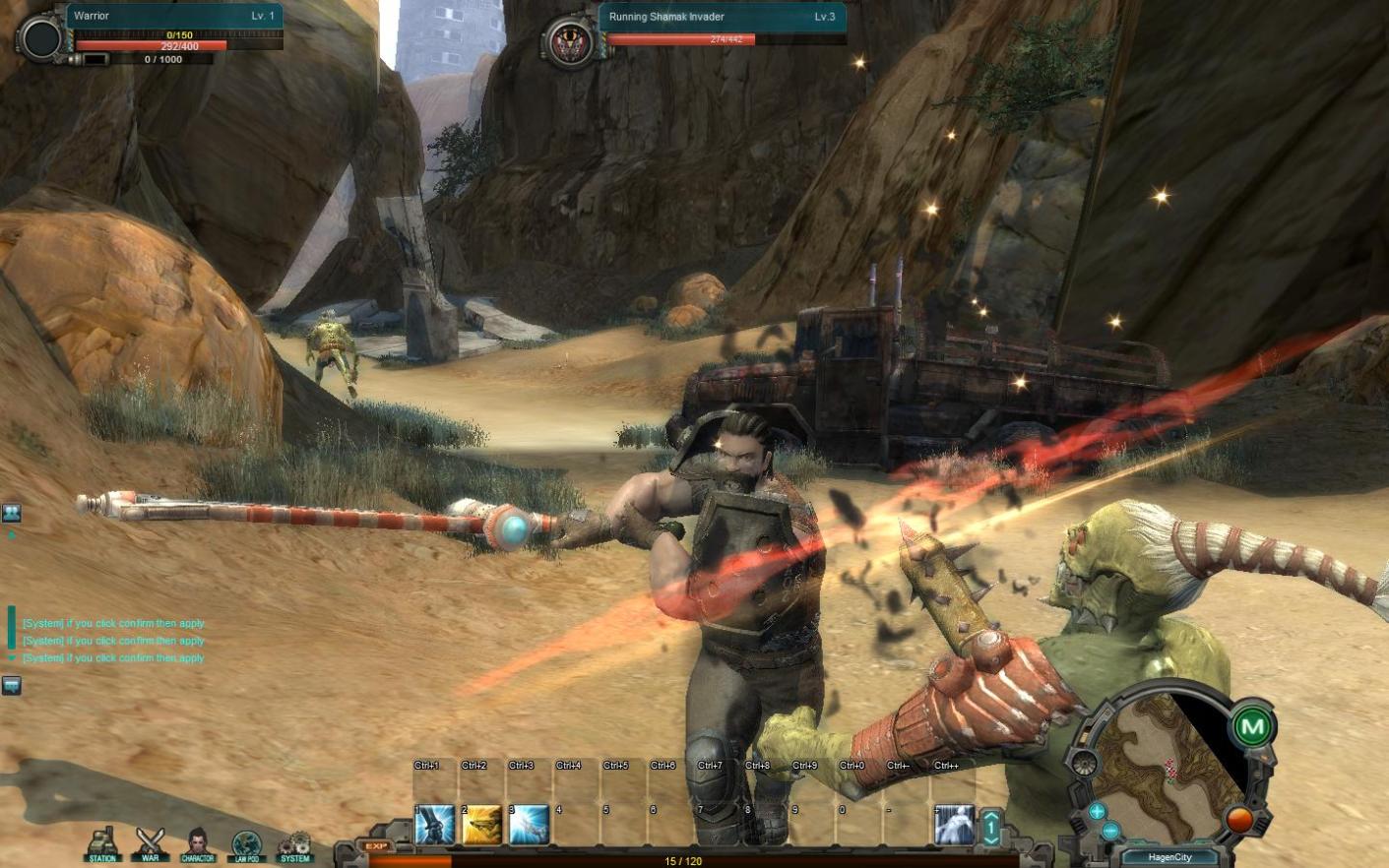Use the golden skill in hotbar slot 2
Viewport: 1389px width, 868px height.
[481, 825]
